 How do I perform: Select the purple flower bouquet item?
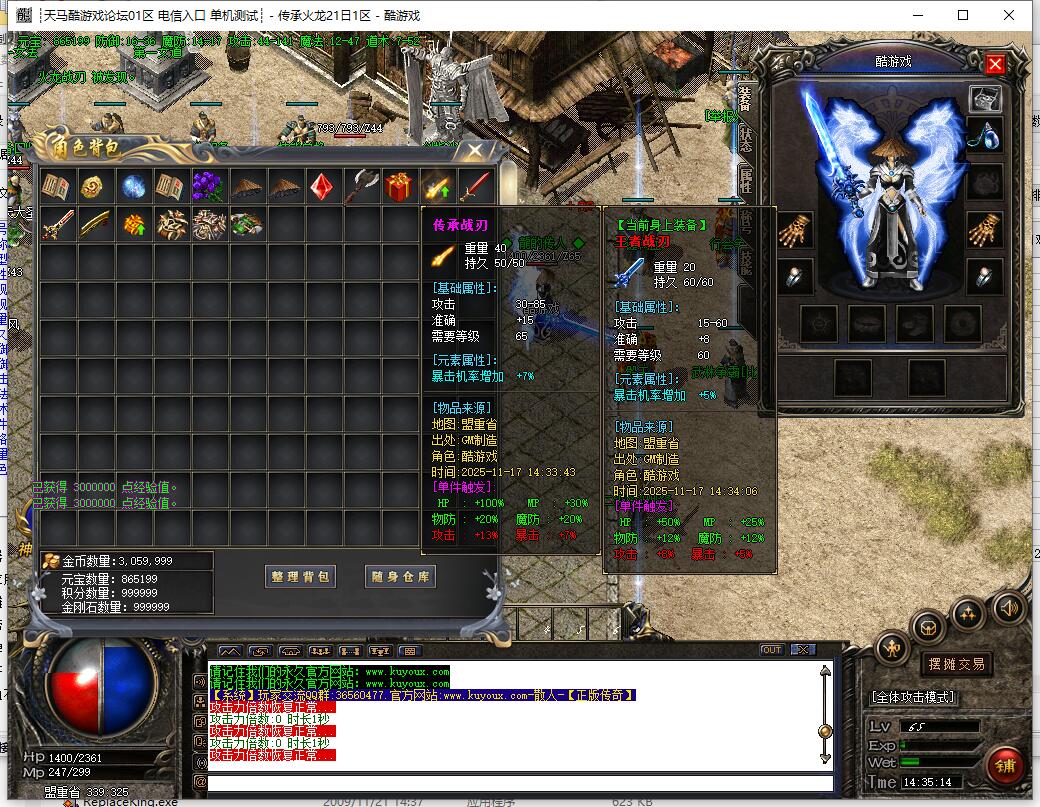[209, 186]
